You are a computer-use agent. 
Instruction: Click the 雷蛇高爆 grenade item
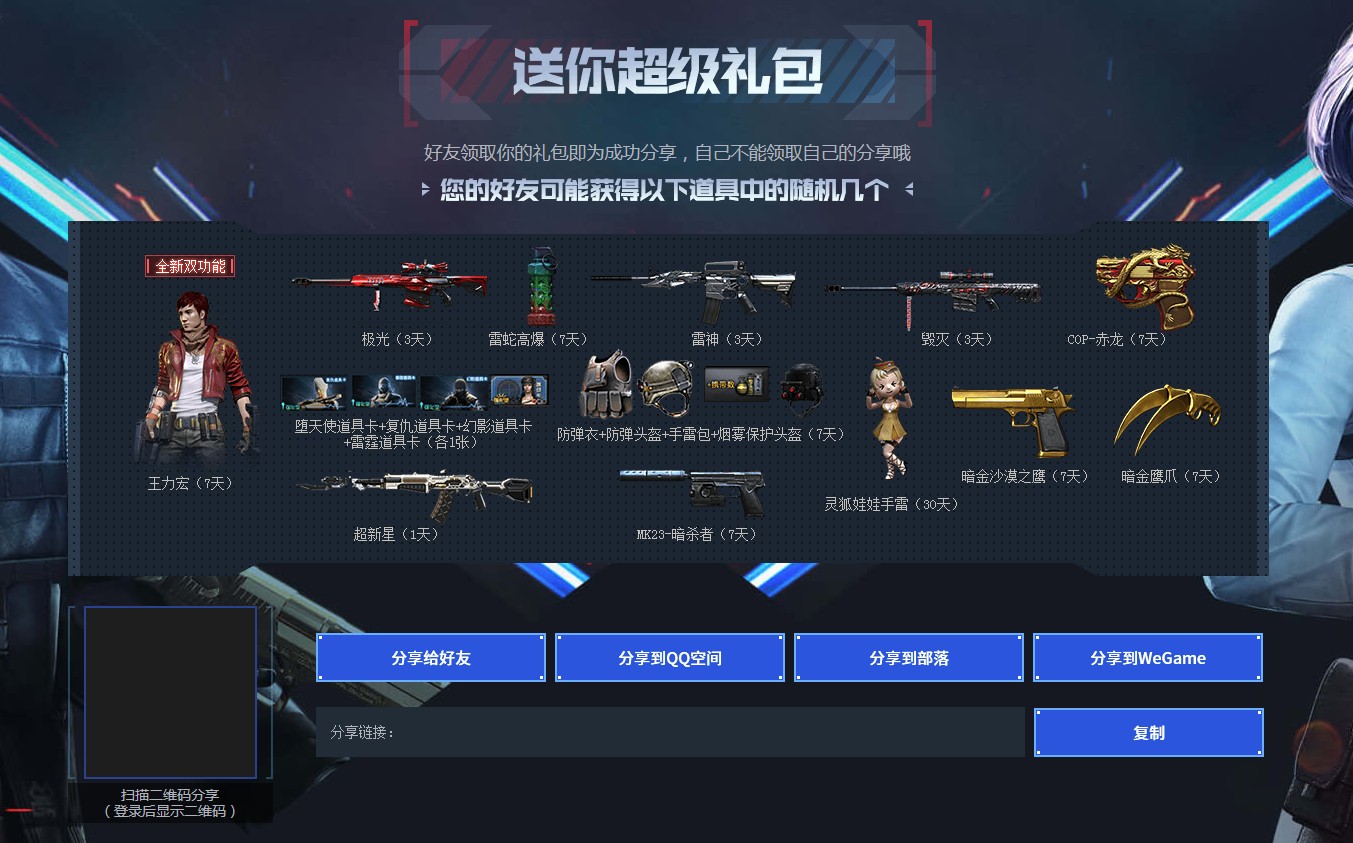(540, 285)
